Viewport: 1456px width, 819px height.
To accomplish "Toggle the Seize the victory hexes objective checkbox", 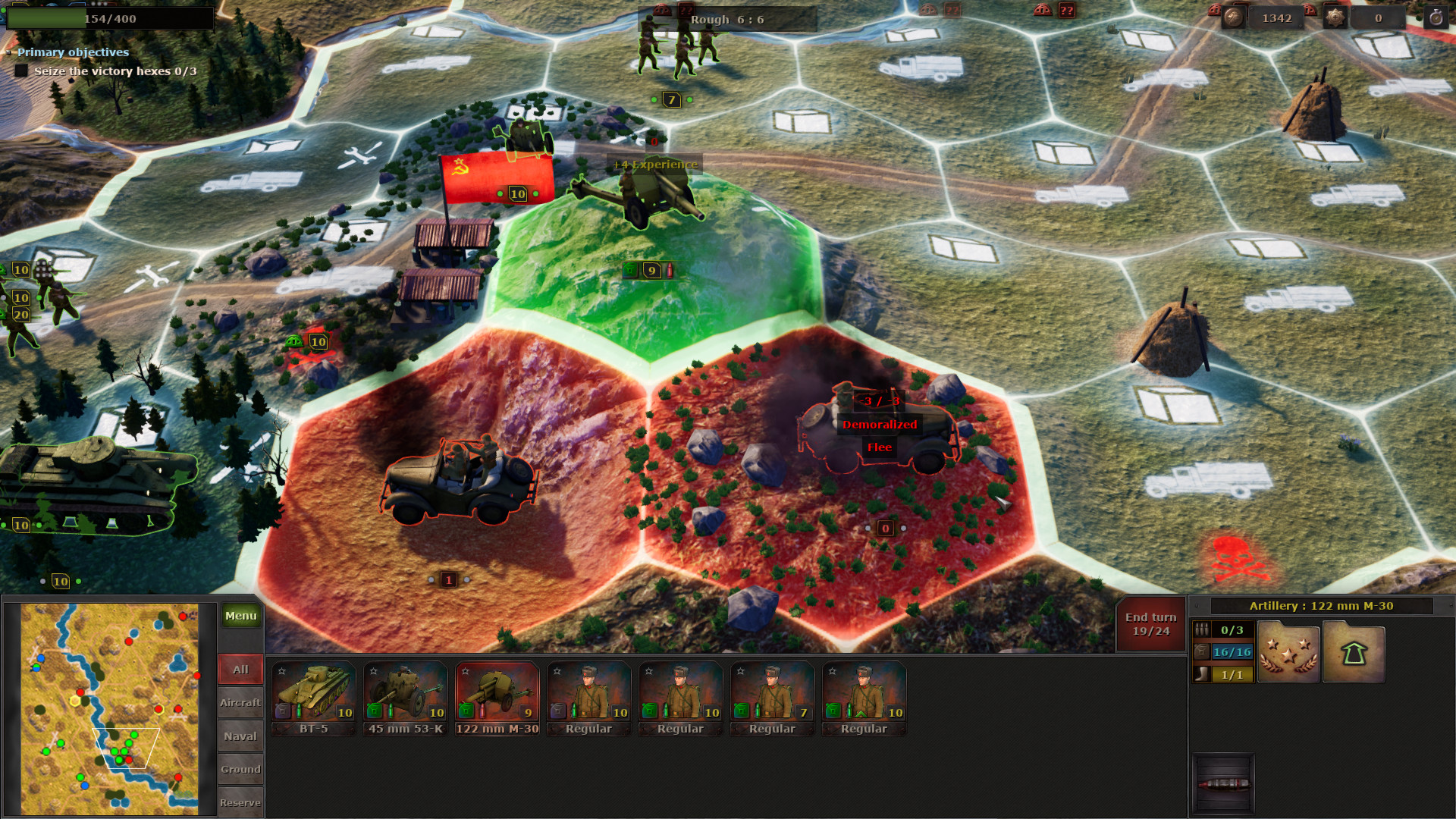I will coord(20,70).
